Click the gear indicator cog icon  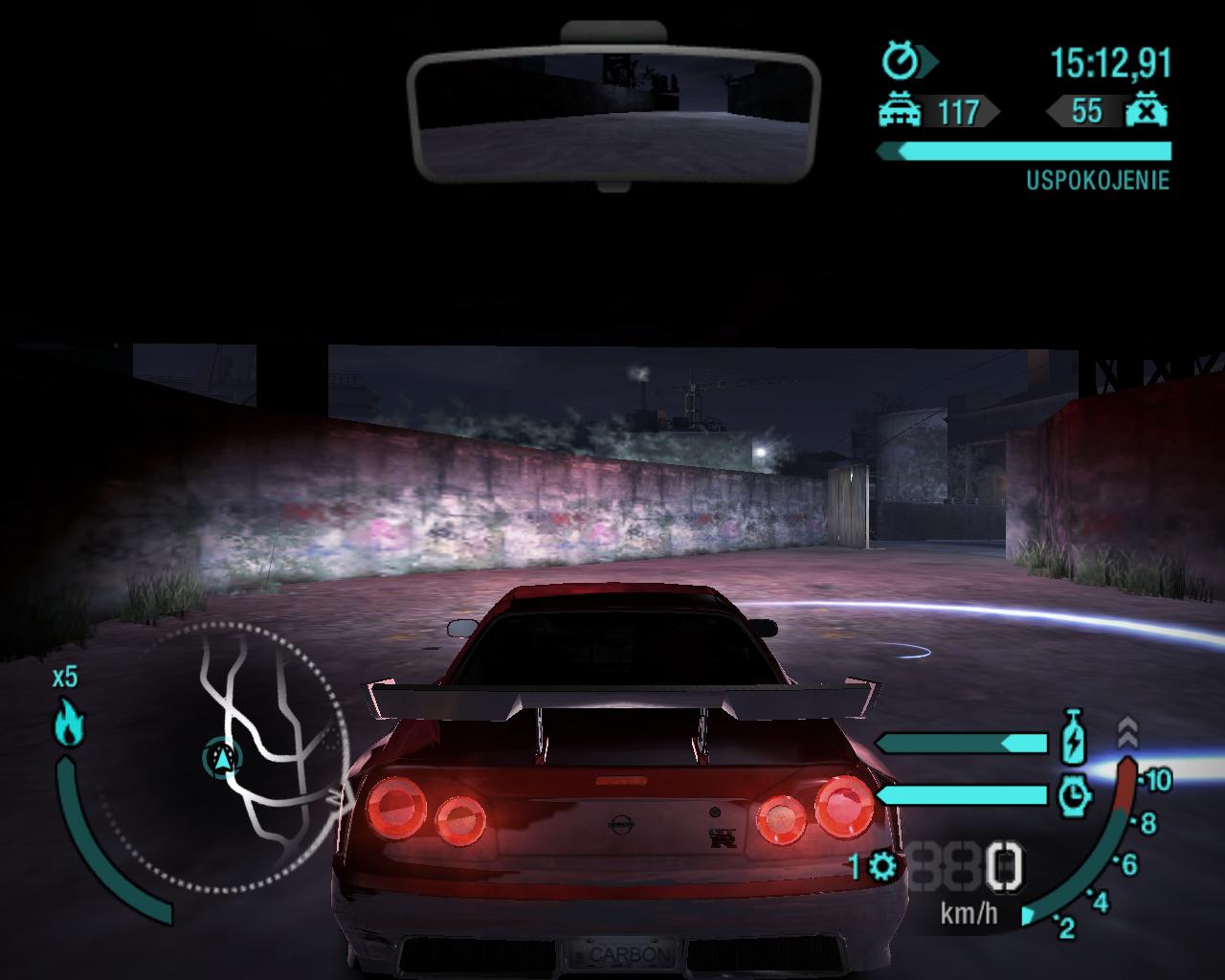coord(882,867)
